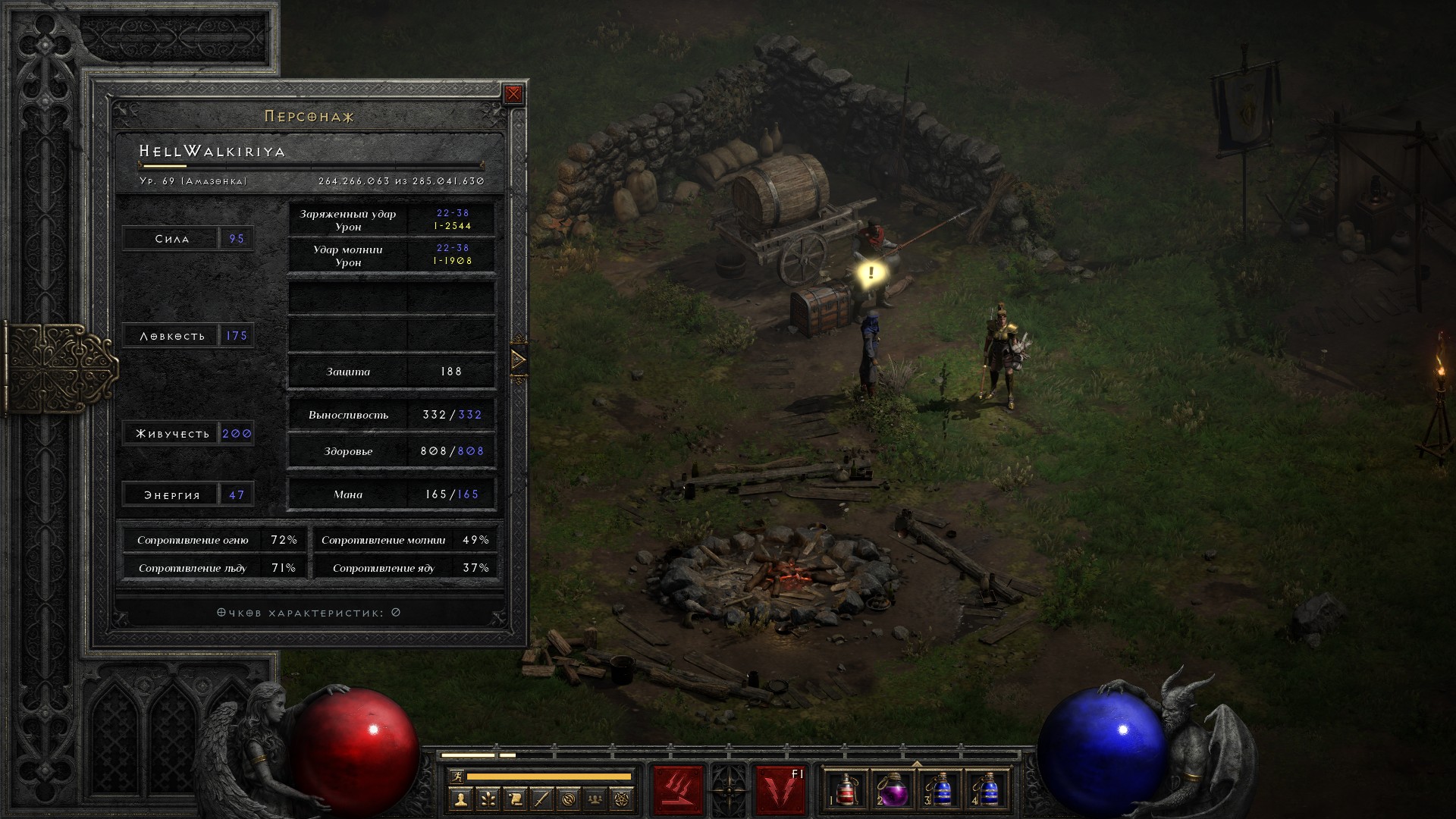The image size is (1456, 819).
Task: Toggle run mode with the running figure icon
Action: click(455, 776)
